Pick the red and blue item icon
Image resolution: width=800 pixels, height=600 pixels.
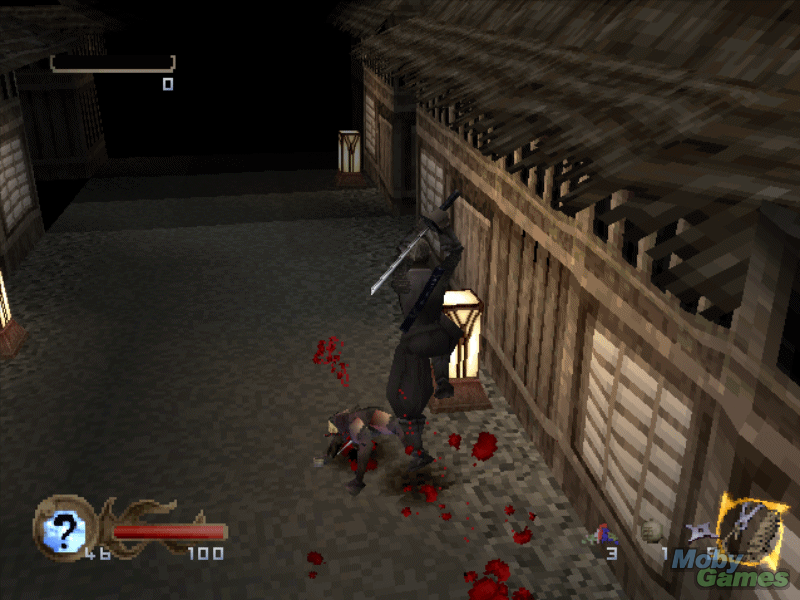[x=606, y=535]
